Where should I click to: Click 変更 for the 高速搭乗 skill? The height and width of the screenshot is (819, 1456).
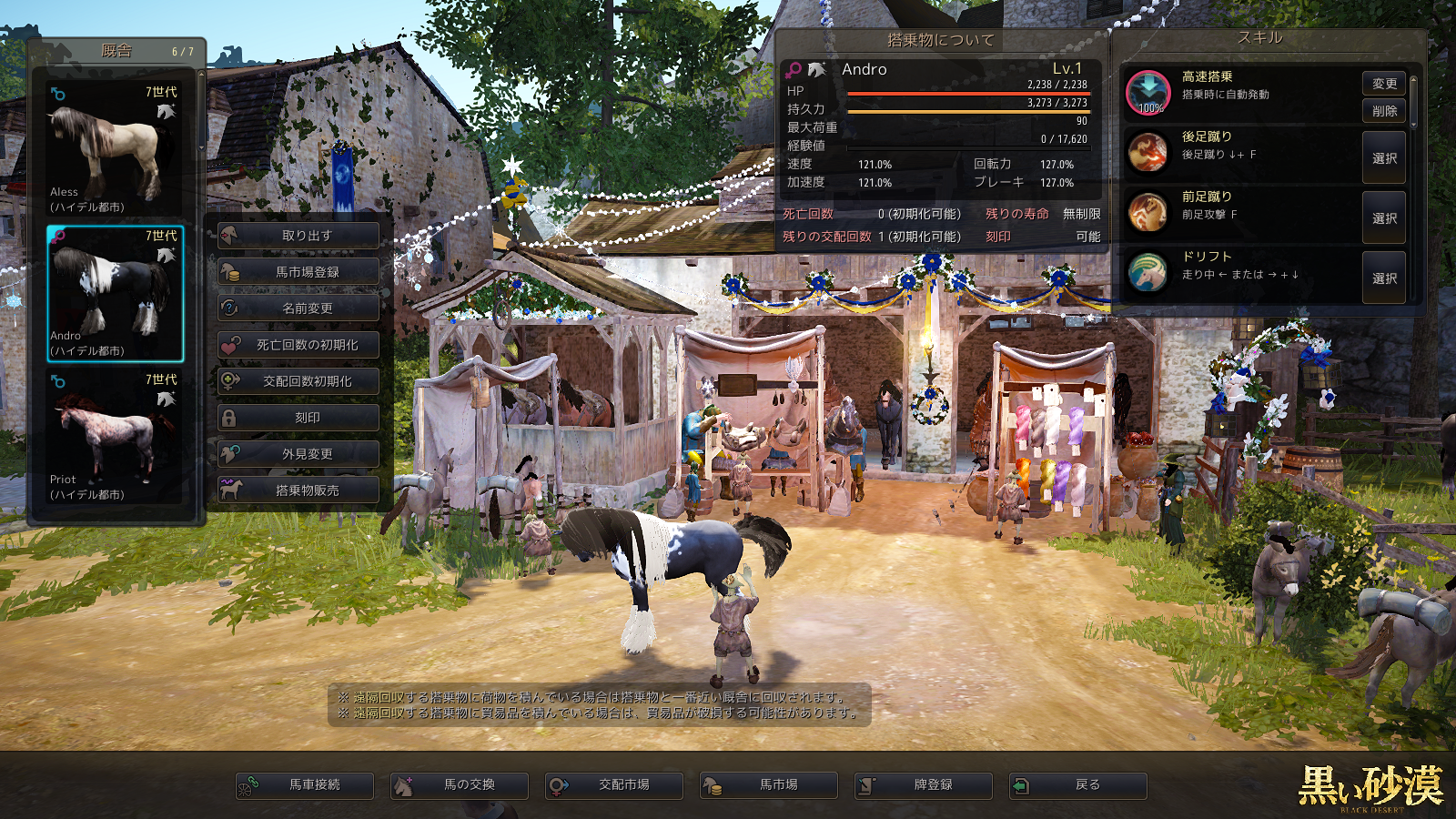click(1384, 84)
